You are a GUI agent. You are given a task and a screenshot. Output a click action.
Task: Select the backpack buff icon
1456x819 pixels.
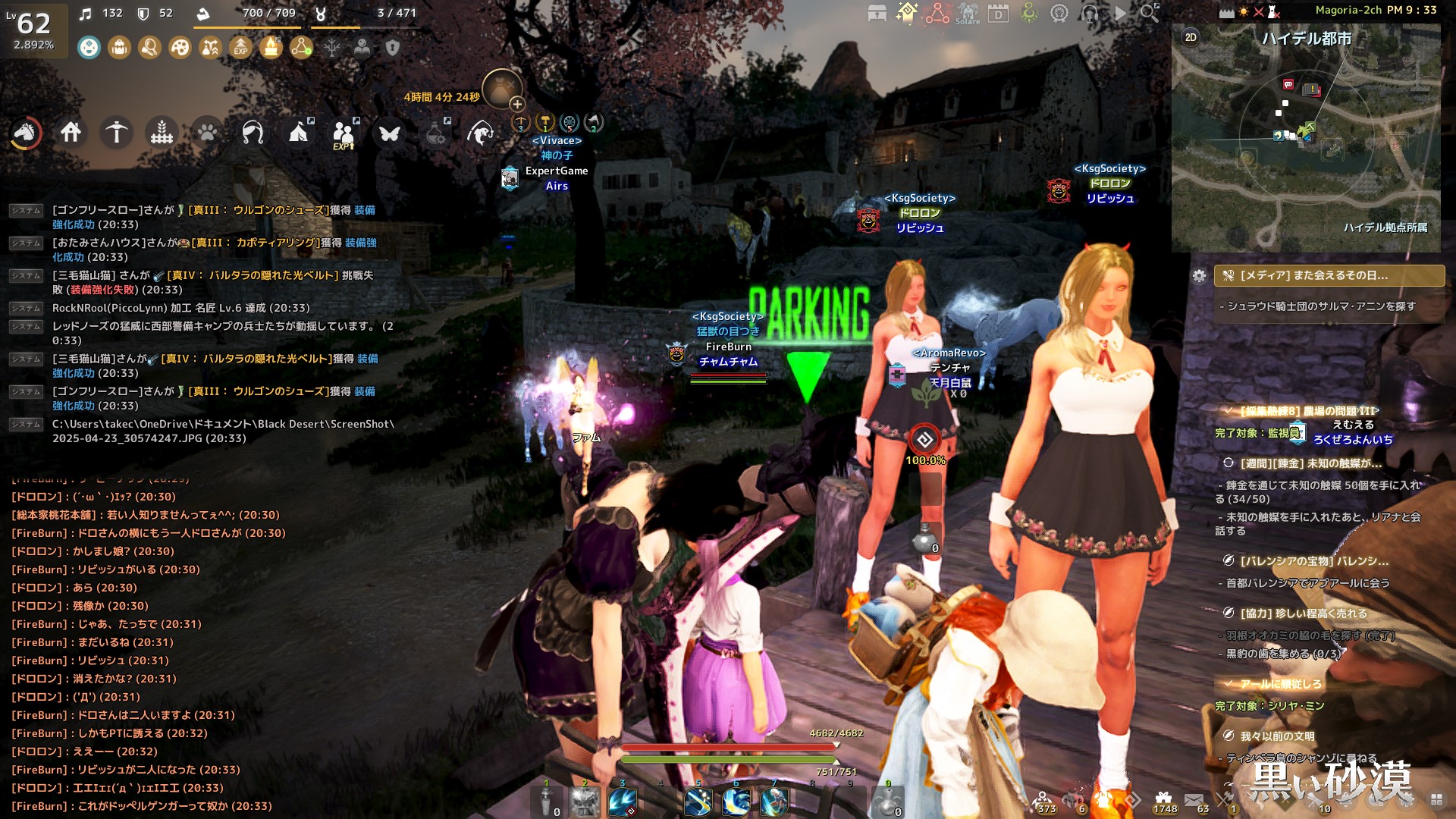coord(119,48)
